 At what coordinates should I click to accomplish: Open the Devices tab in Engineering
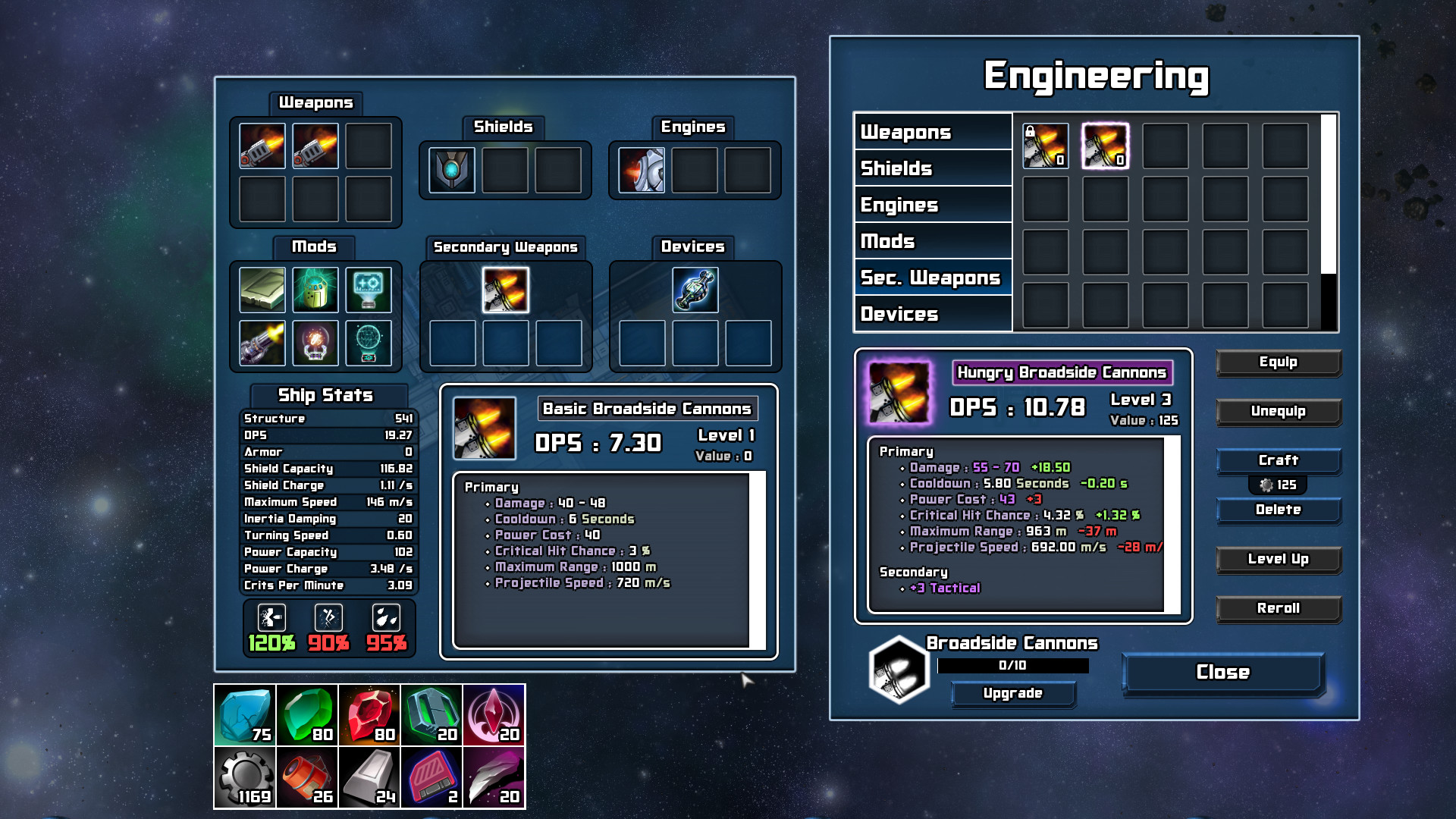(x=933, y=313)
